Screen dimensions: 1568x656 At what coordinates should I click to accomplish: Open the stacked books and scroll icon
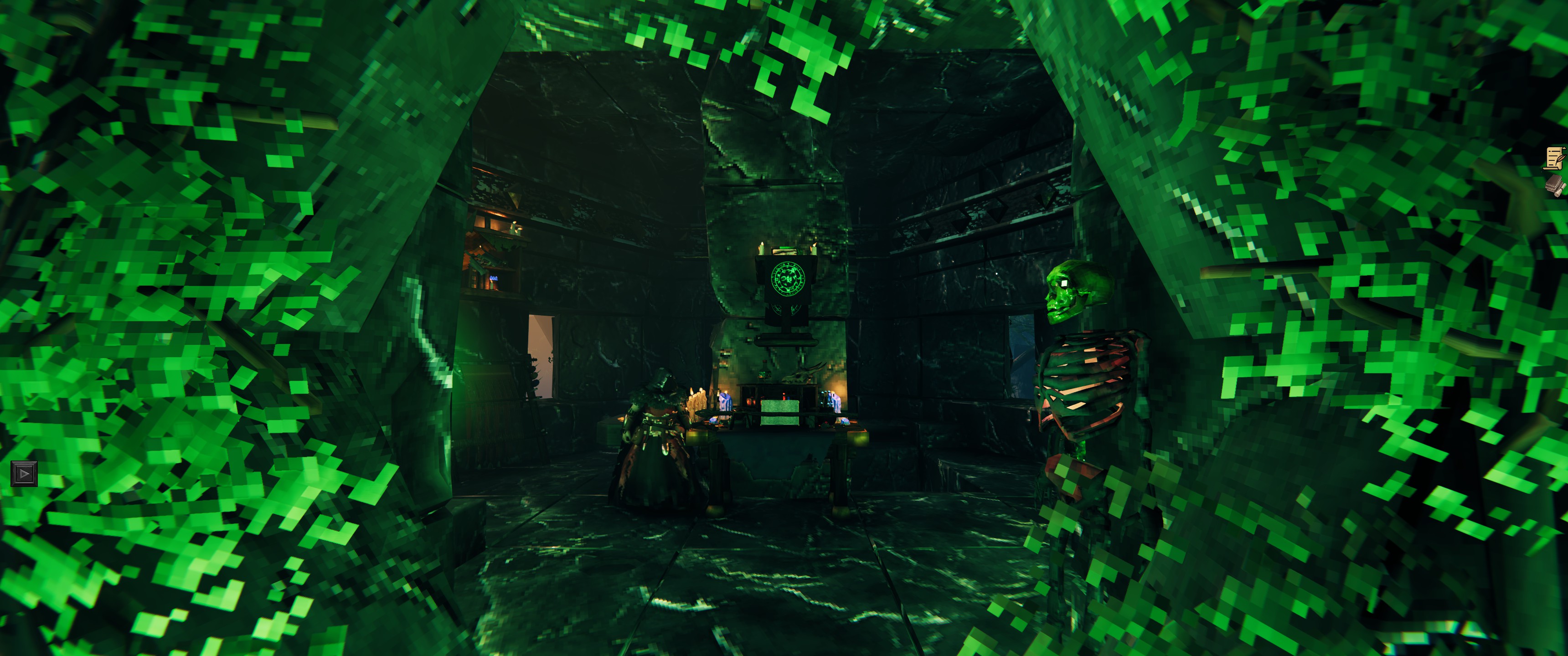pos(1555,185)
